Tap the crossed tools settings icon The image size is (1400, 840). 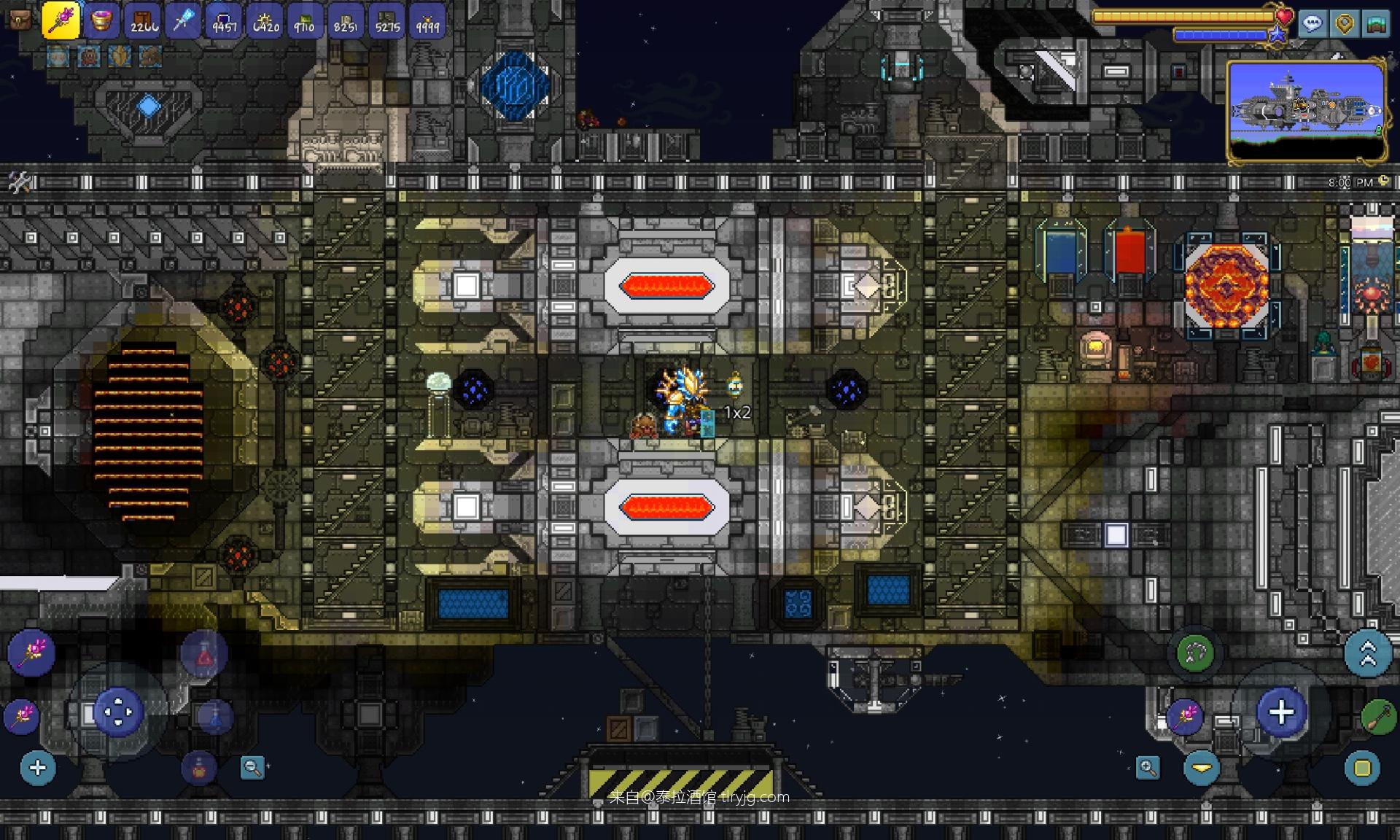[x=20, y=182]
